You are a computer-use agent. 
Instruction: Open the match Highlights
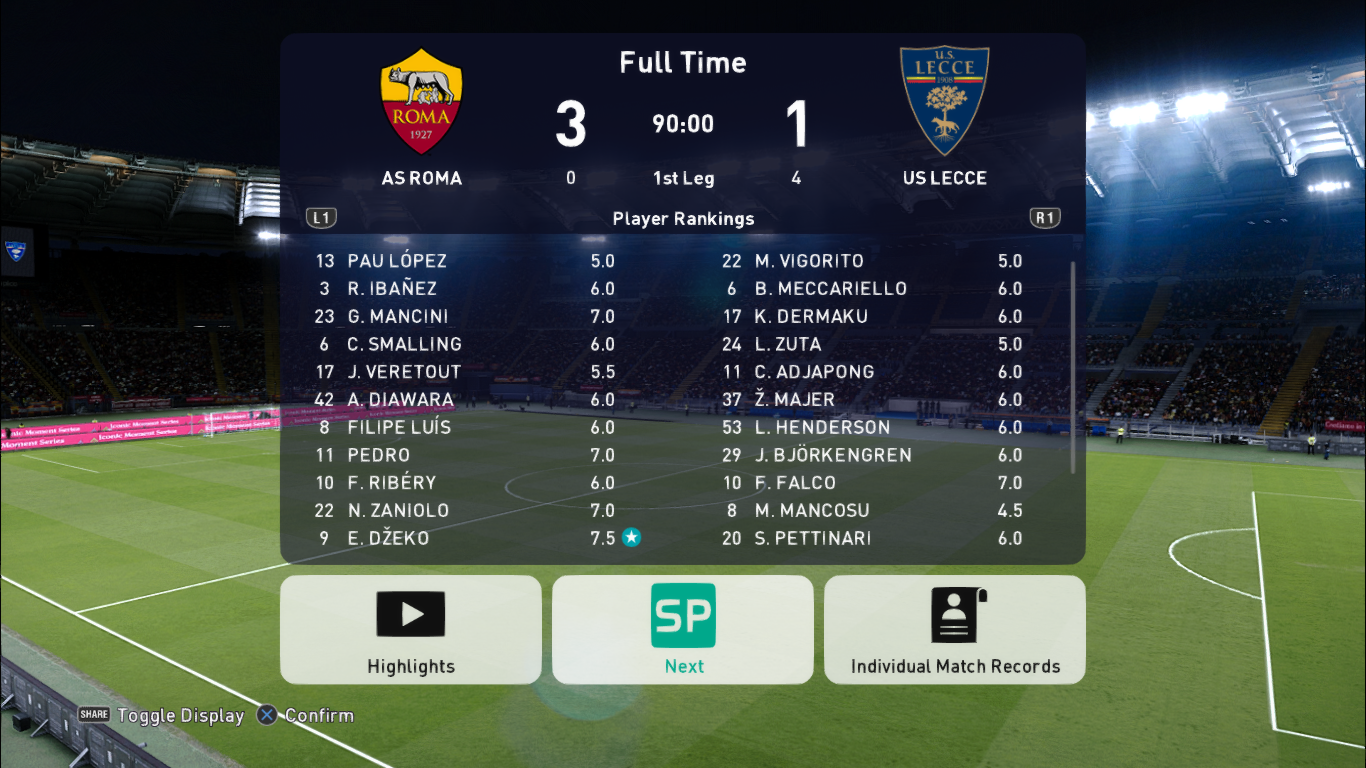tap(410, 630)
